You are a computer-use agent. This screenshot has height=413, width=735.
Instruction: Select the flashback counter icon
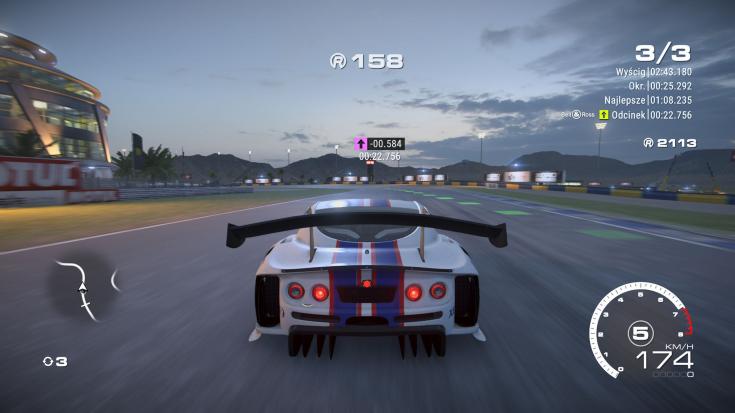(x=48, y=361)
